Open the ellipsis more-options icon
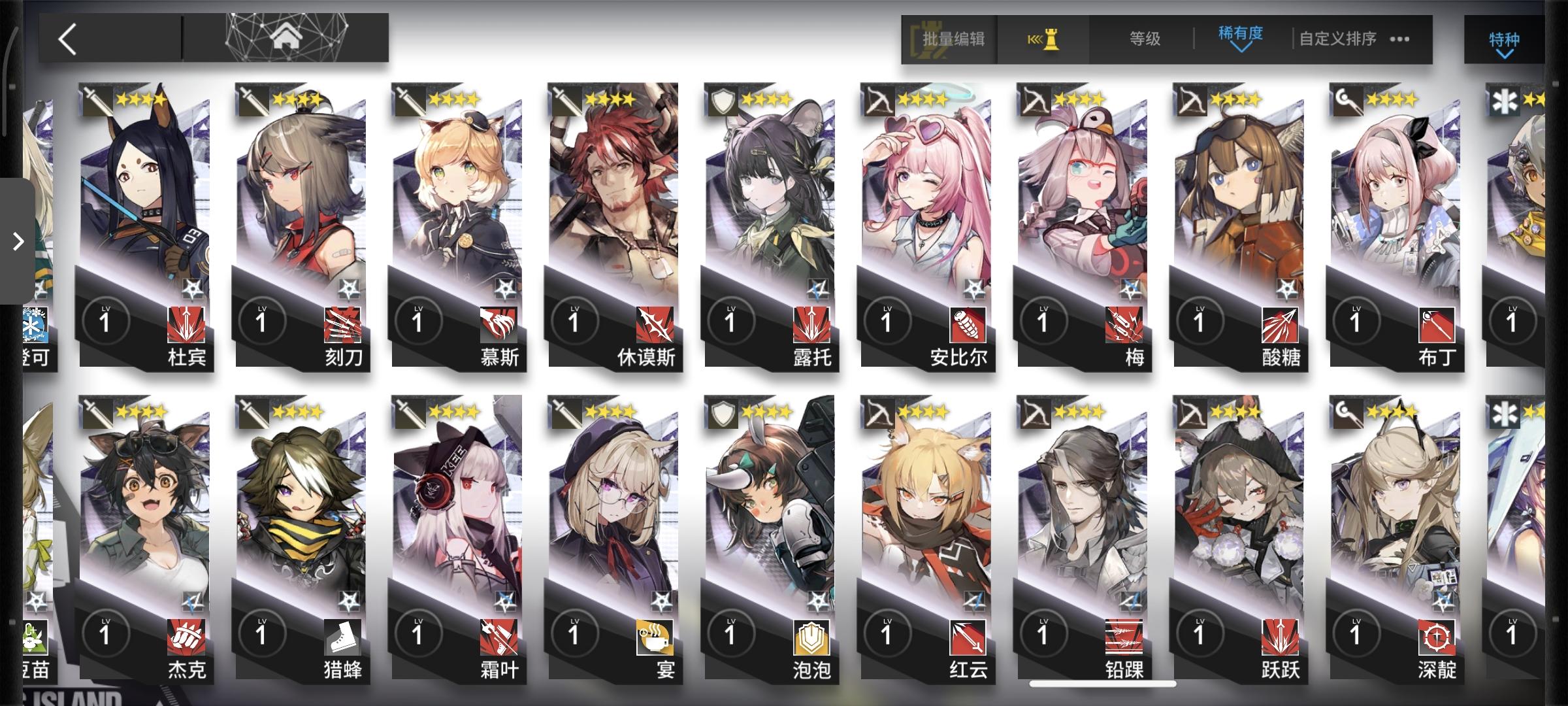Screen dimensions: 1568x706 coord(1398,39)
